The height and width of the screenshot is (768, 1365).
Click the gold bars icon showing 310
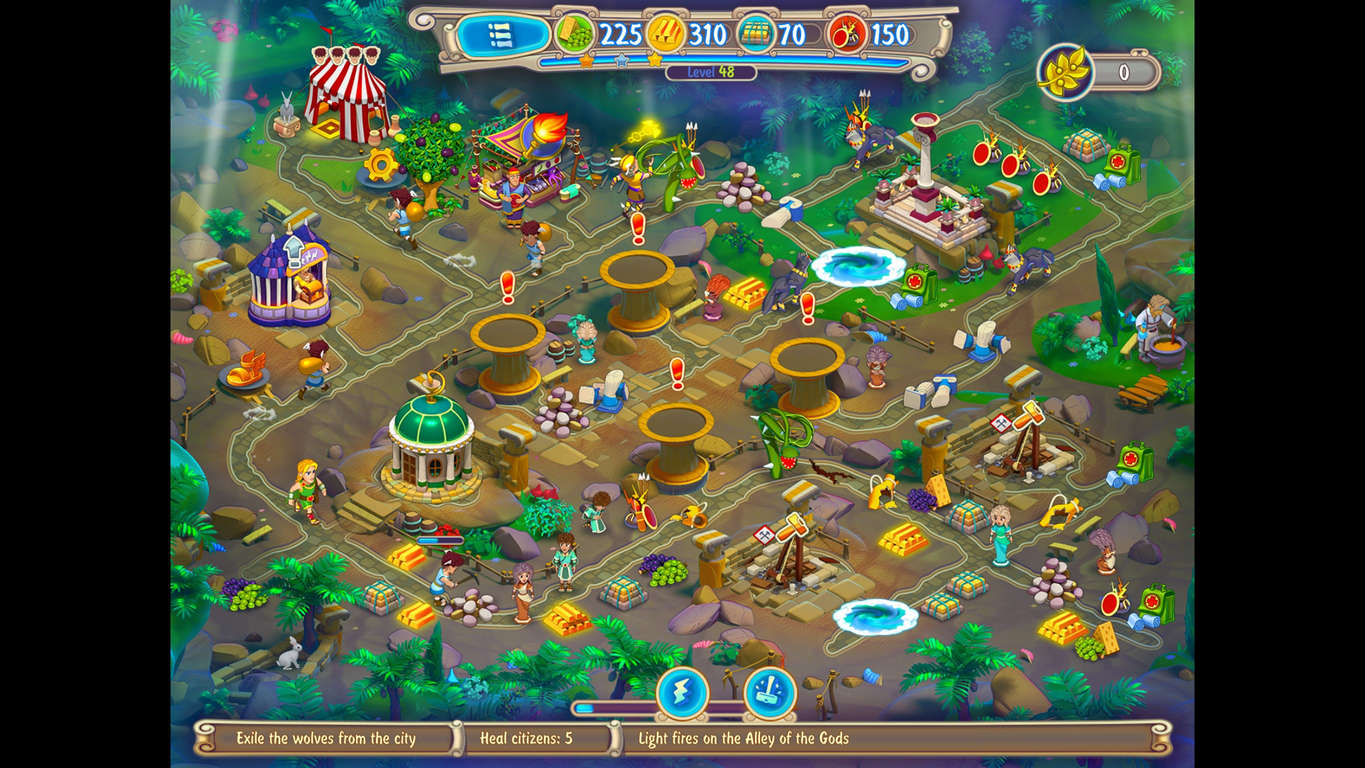[x=666, y=32]
